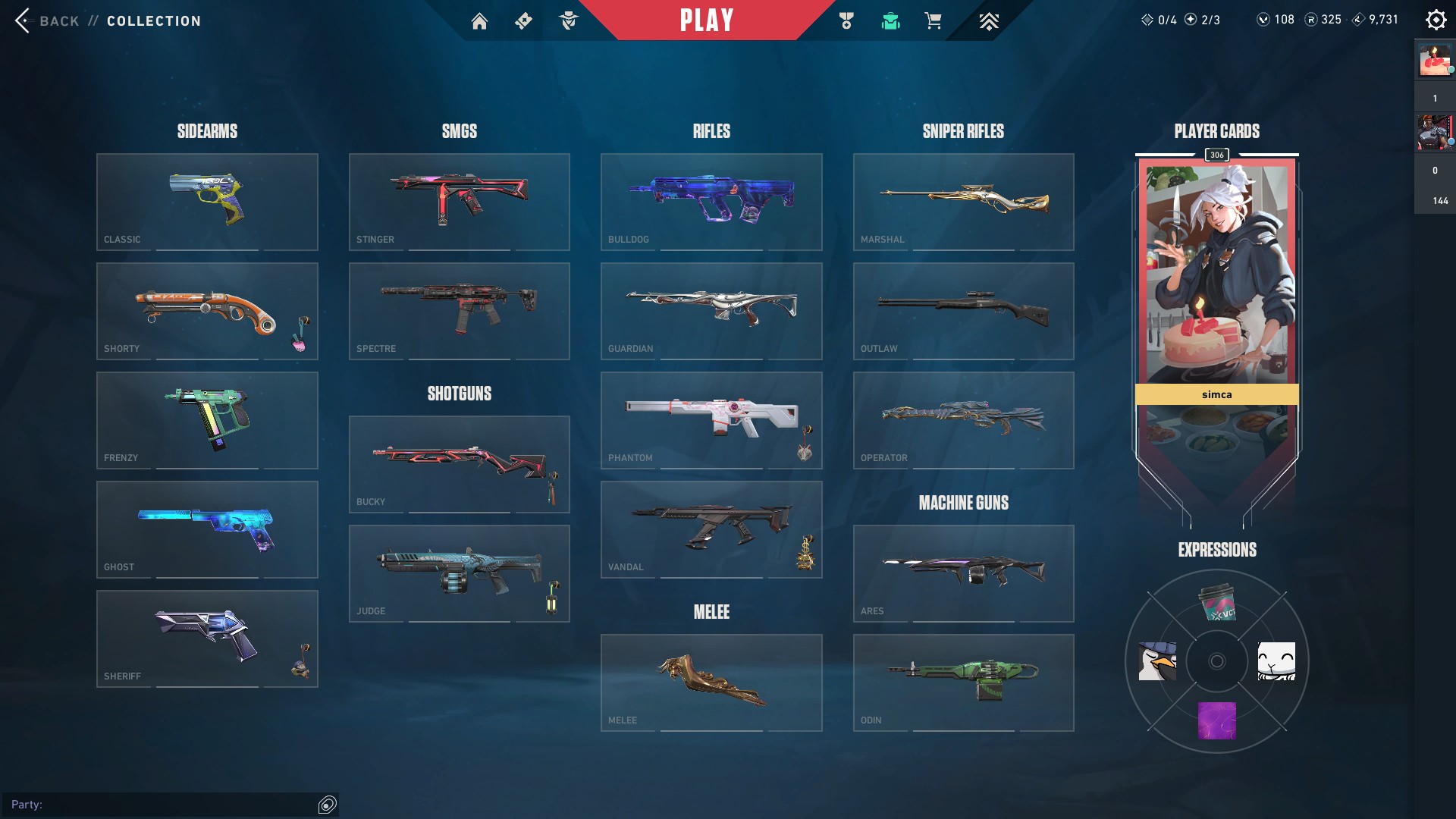Expand the Vandal rifle slot
Screen dimensions: 1456x819
pos(711,529)
